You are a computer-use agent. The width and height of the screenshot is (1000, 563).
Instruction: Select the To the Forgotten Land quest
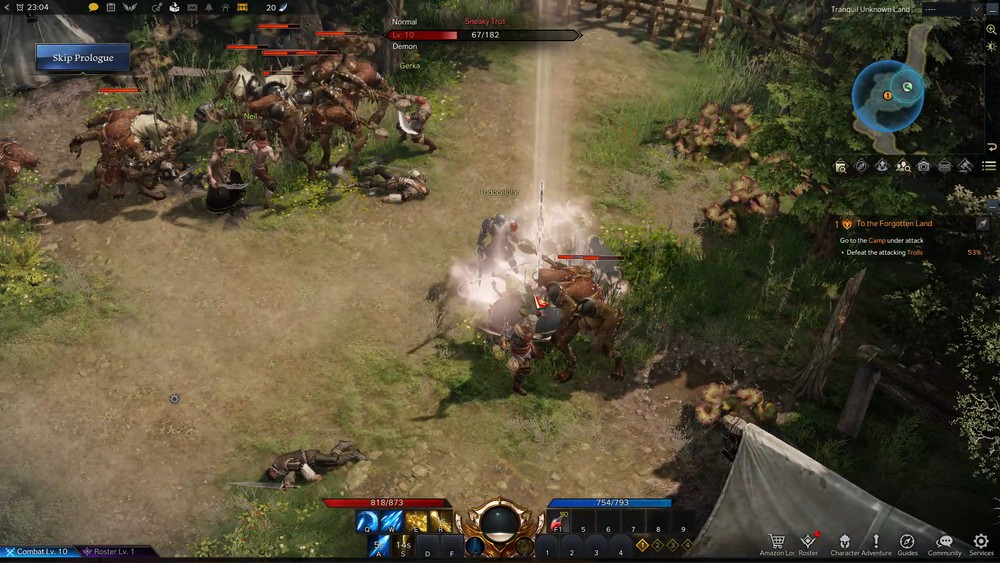tap(894, 224)
